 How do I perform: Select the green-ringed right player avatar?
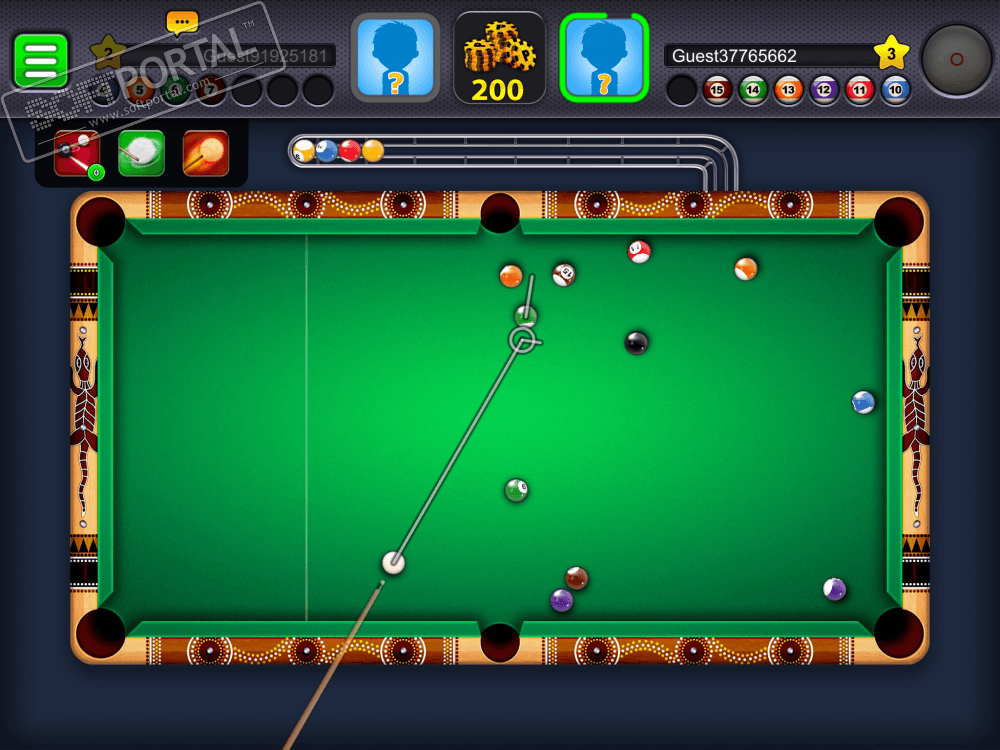pos(604,58)
